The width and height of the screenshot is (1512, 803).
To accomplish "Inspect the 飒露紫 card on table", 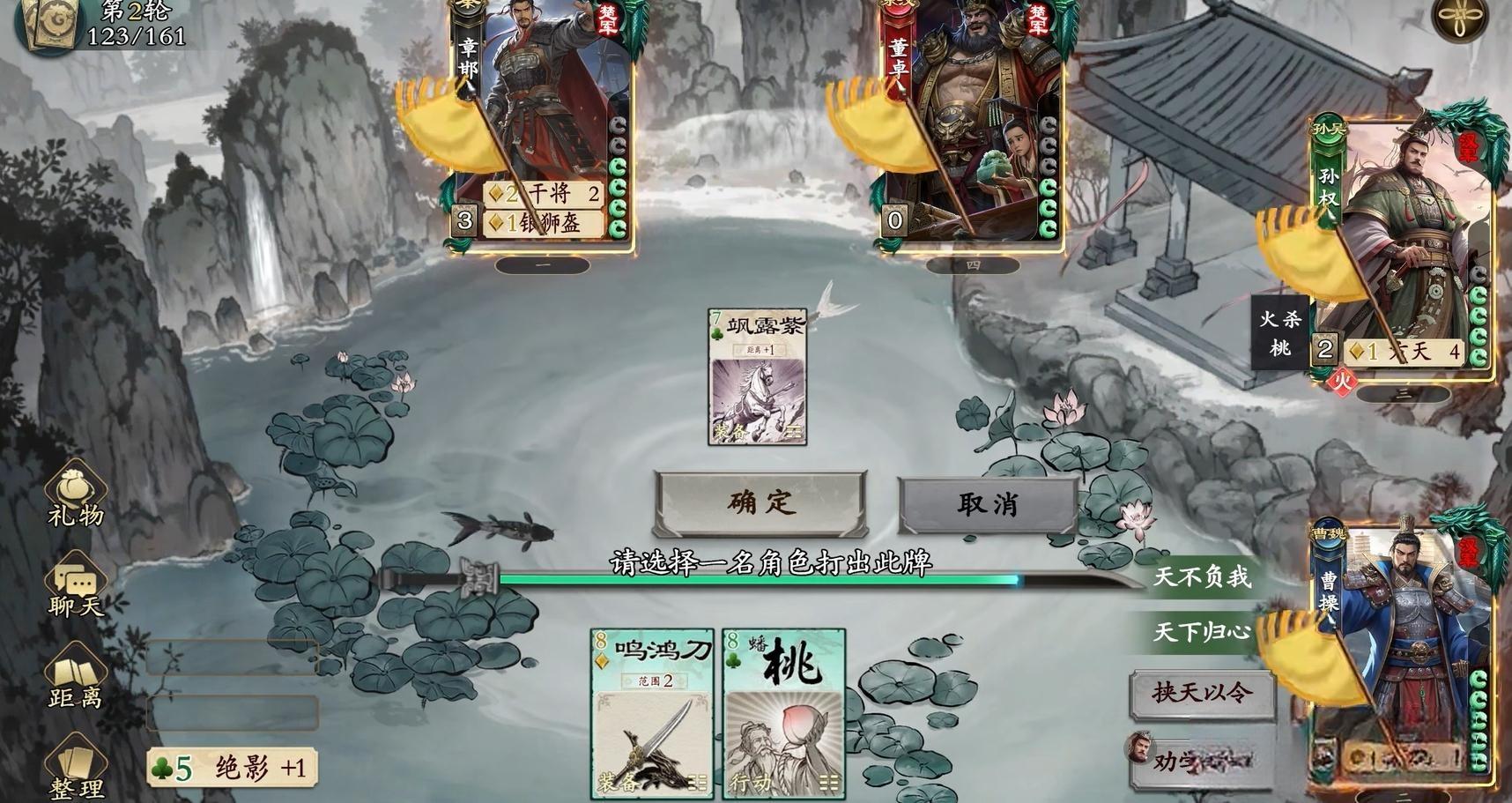I will pyautogui.click(x=757, y=376).
